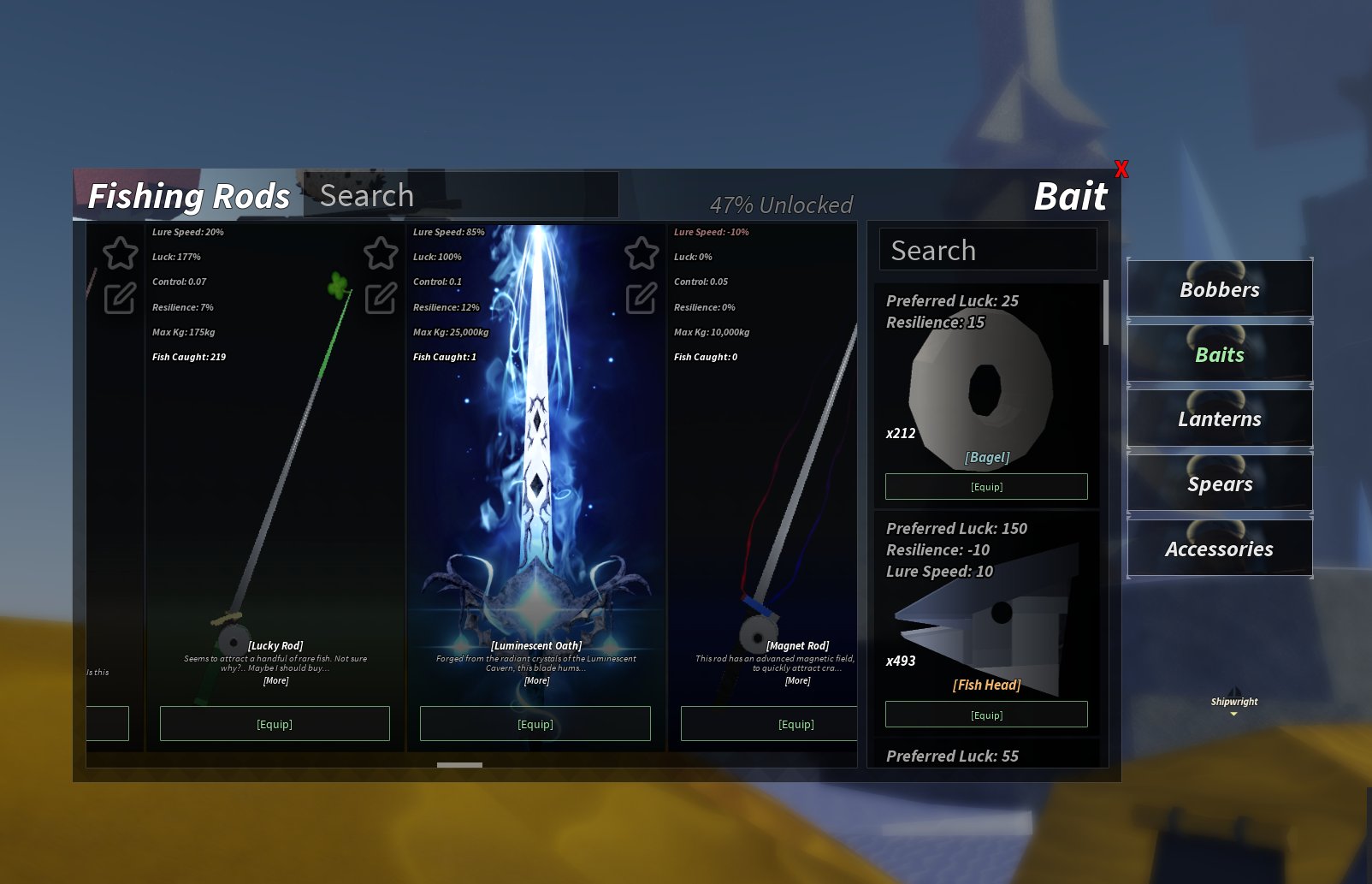Show more of Luminescent Oath description
Viewport: 1372px width, 884px height.
tap(537, 681)
